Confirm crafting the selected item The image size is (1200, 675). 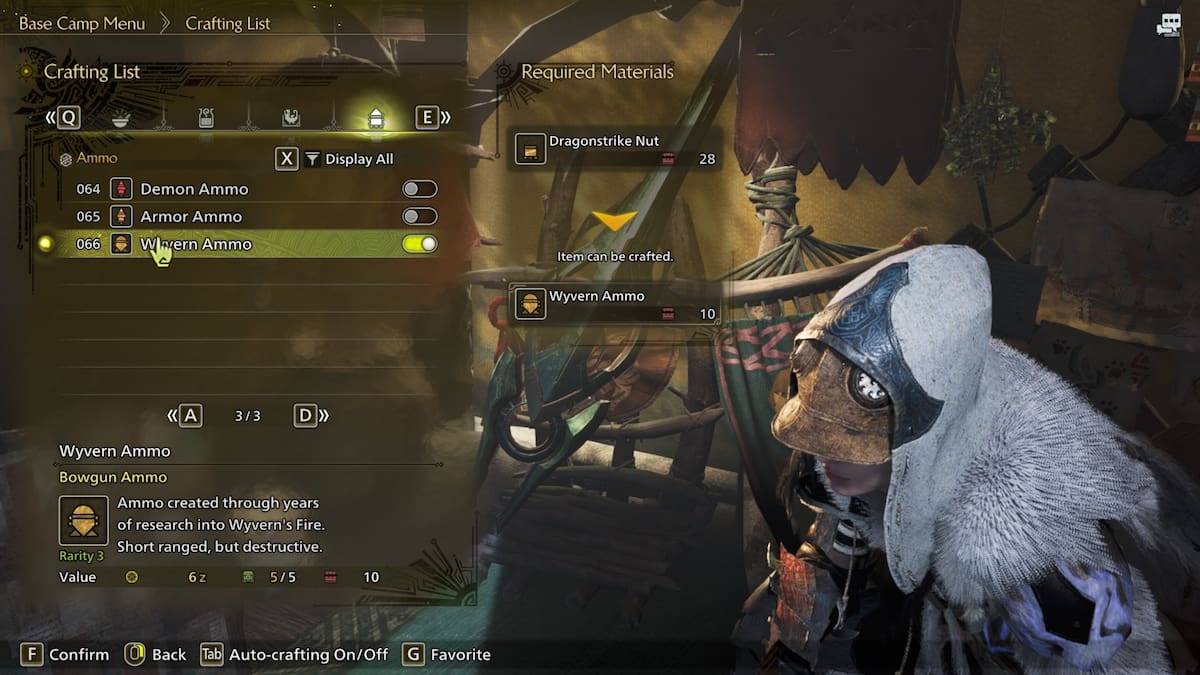[66, 654]
